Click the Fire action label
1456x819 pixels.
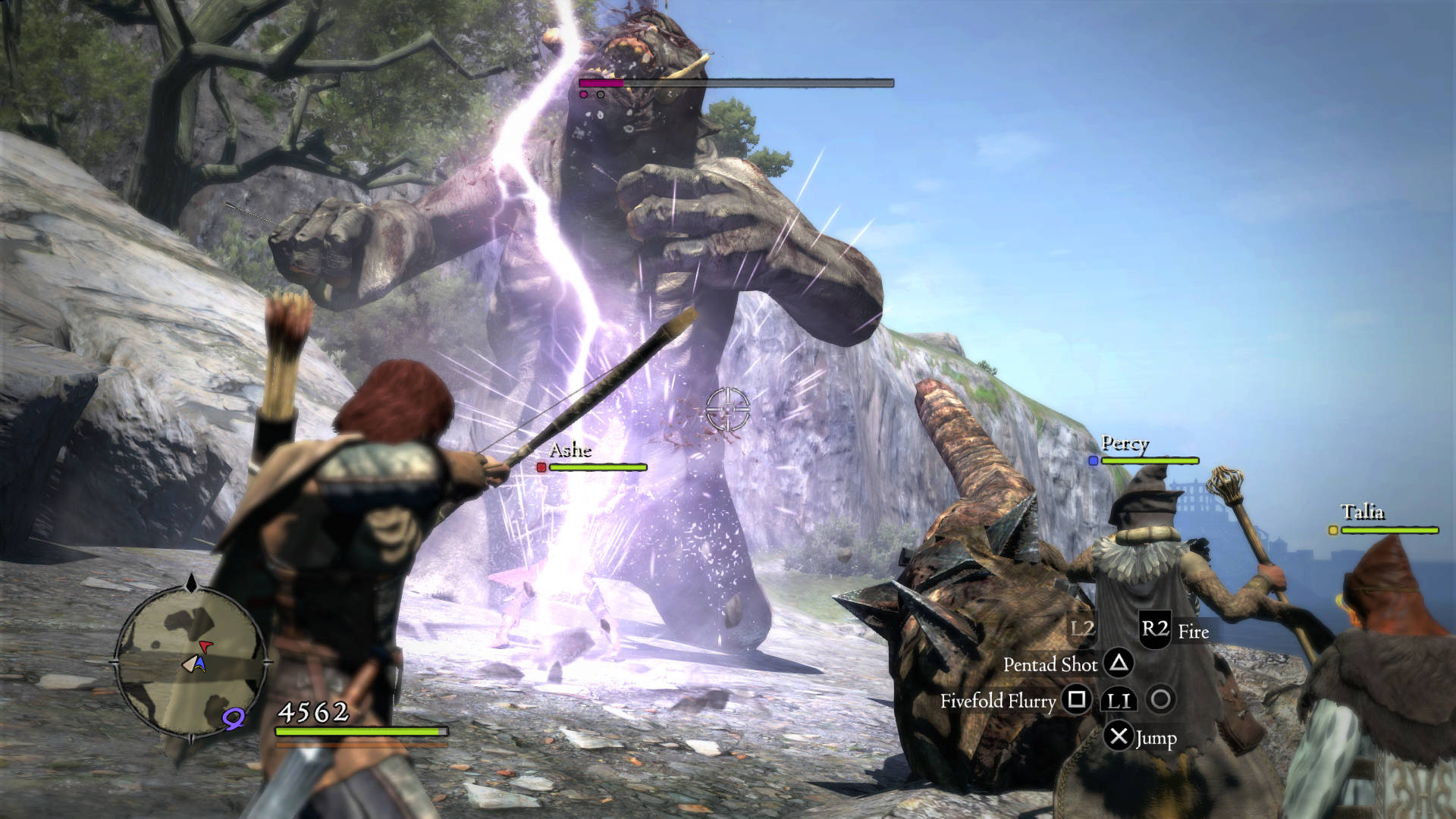click(x=1194, y=632)
